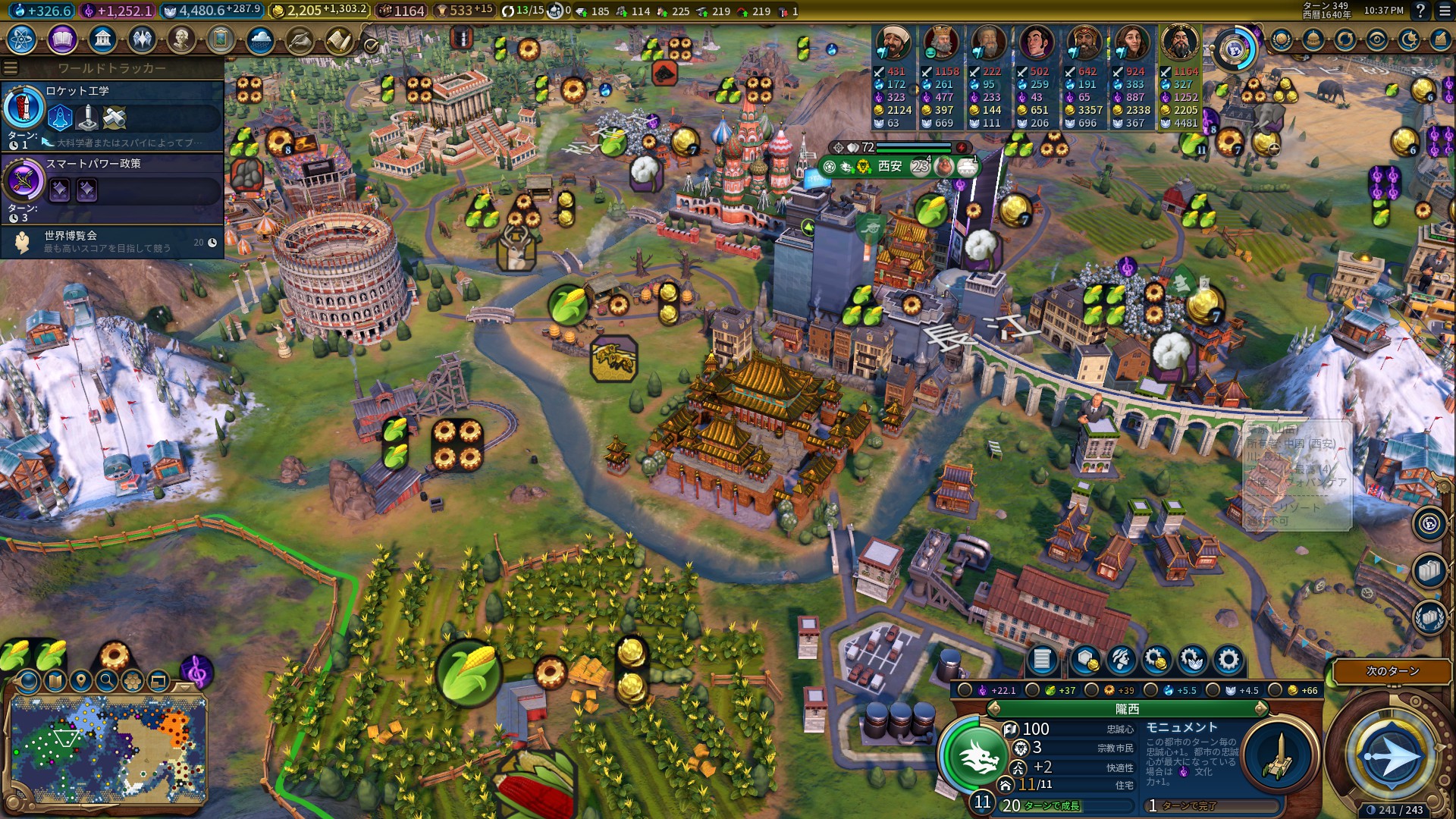
Task: Click the Next Turn label button
Action: point(1392,671)
